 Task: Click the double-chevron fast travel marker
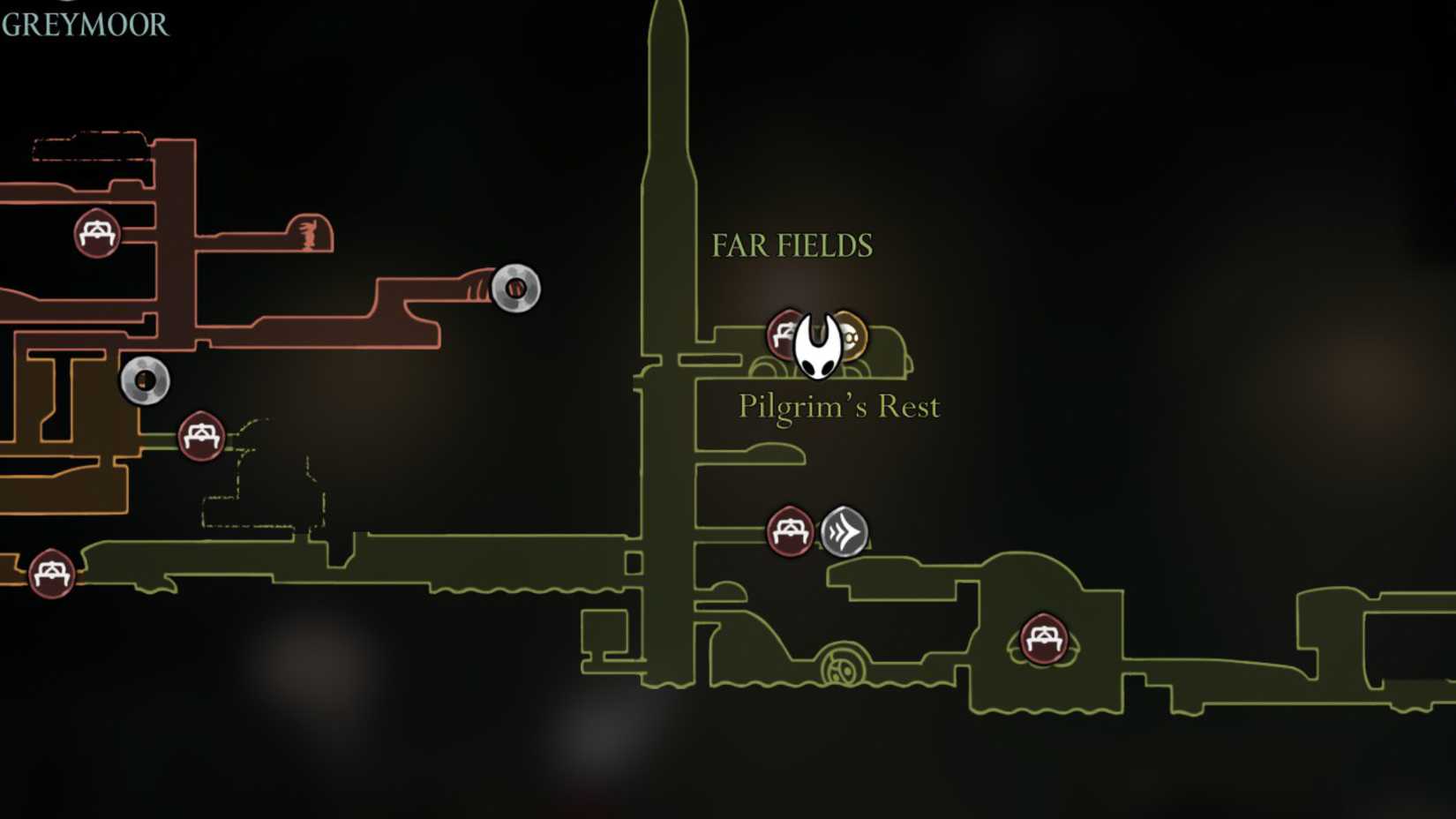(844, 531)
